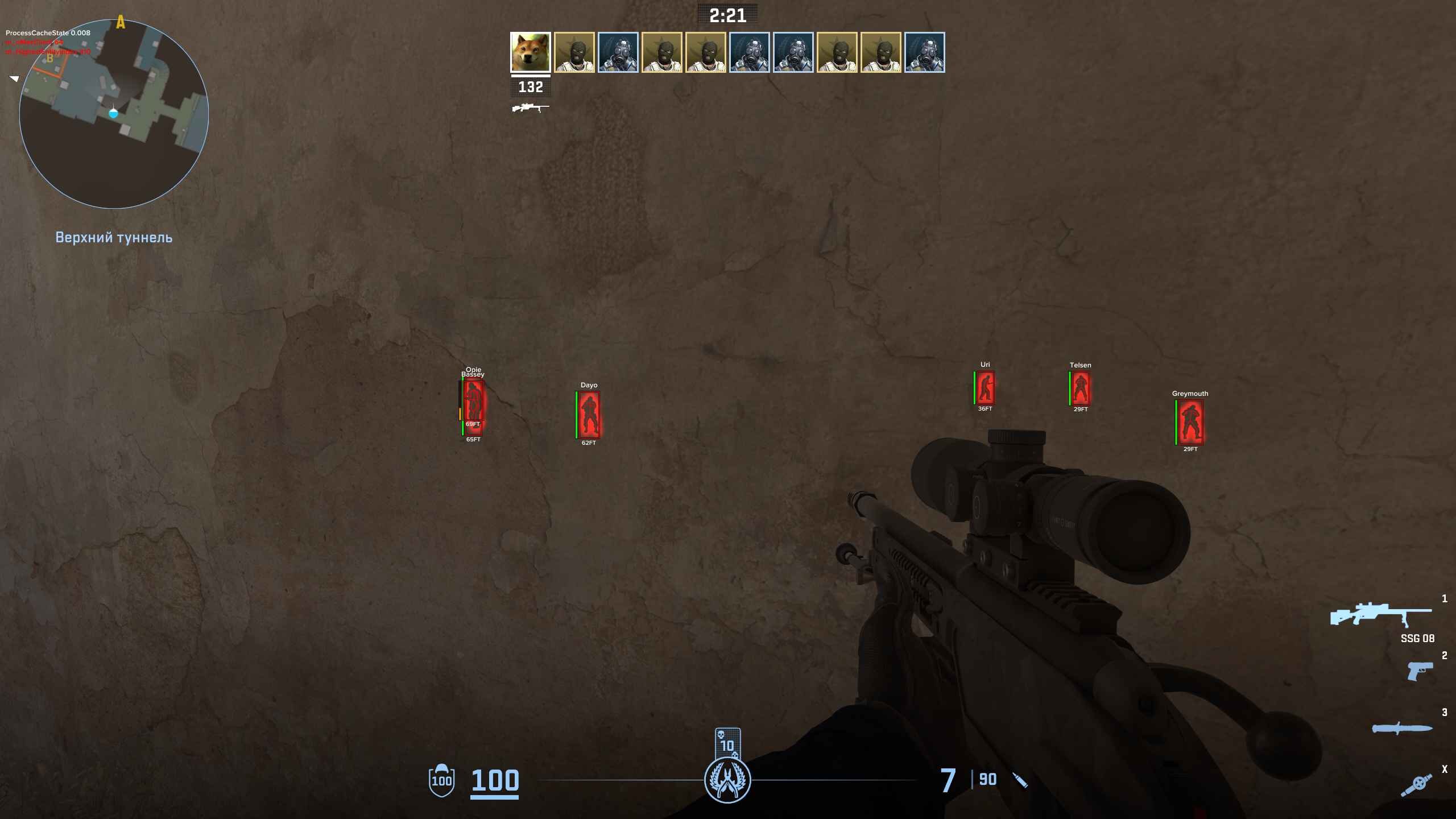Click your blue player dot on the radar

[113, 114]
